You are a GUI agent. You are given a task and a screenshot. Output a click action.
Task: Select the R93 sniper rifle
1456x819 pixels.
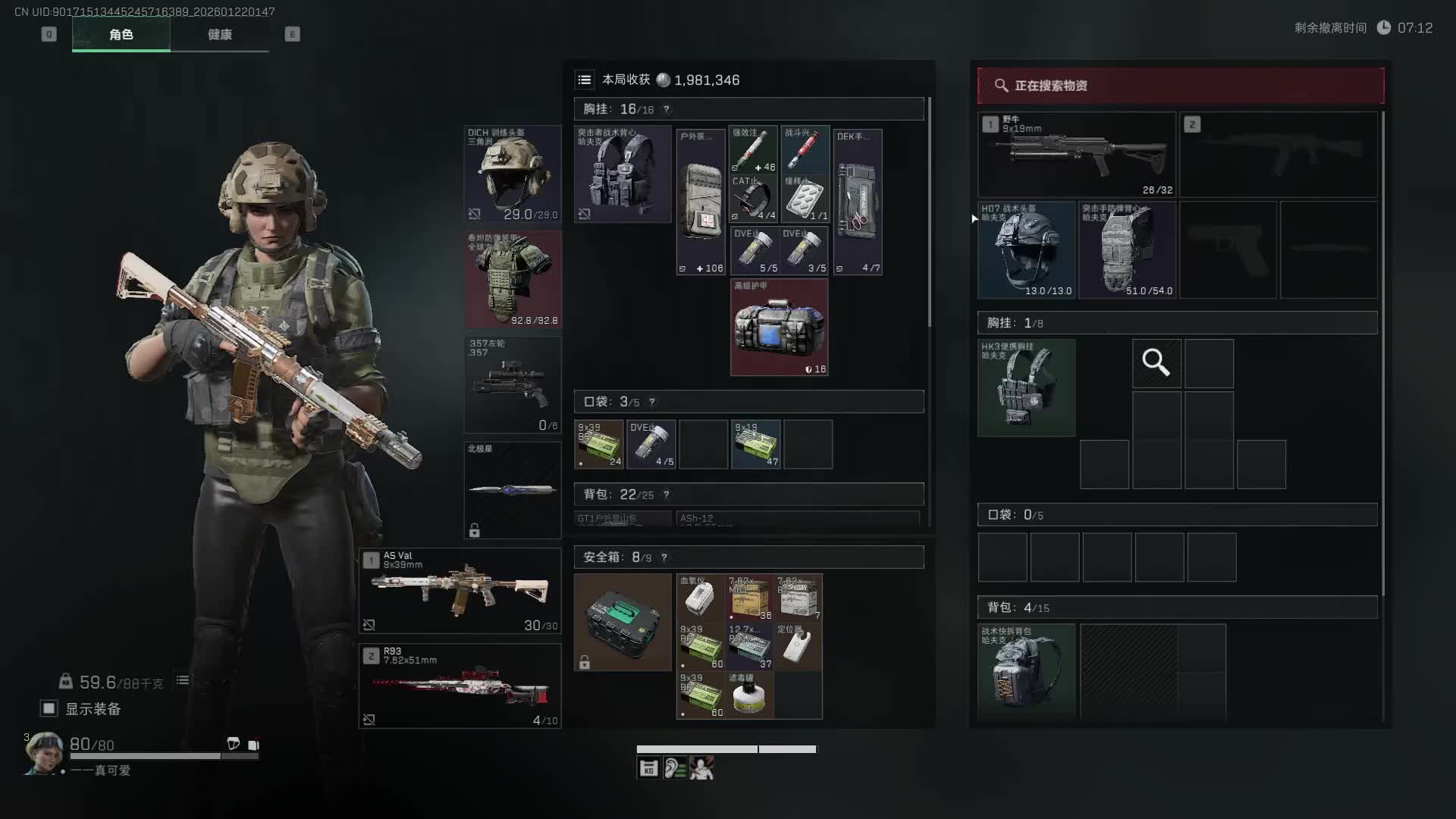point(460,686)
